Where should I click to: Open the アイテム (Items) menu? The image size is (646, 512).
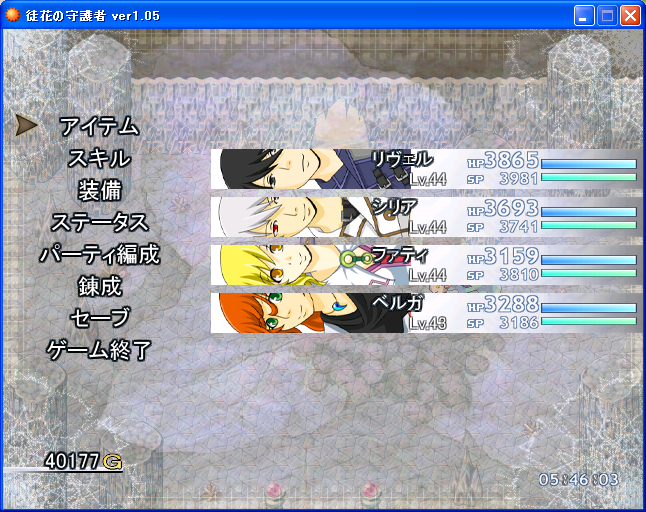99,127
